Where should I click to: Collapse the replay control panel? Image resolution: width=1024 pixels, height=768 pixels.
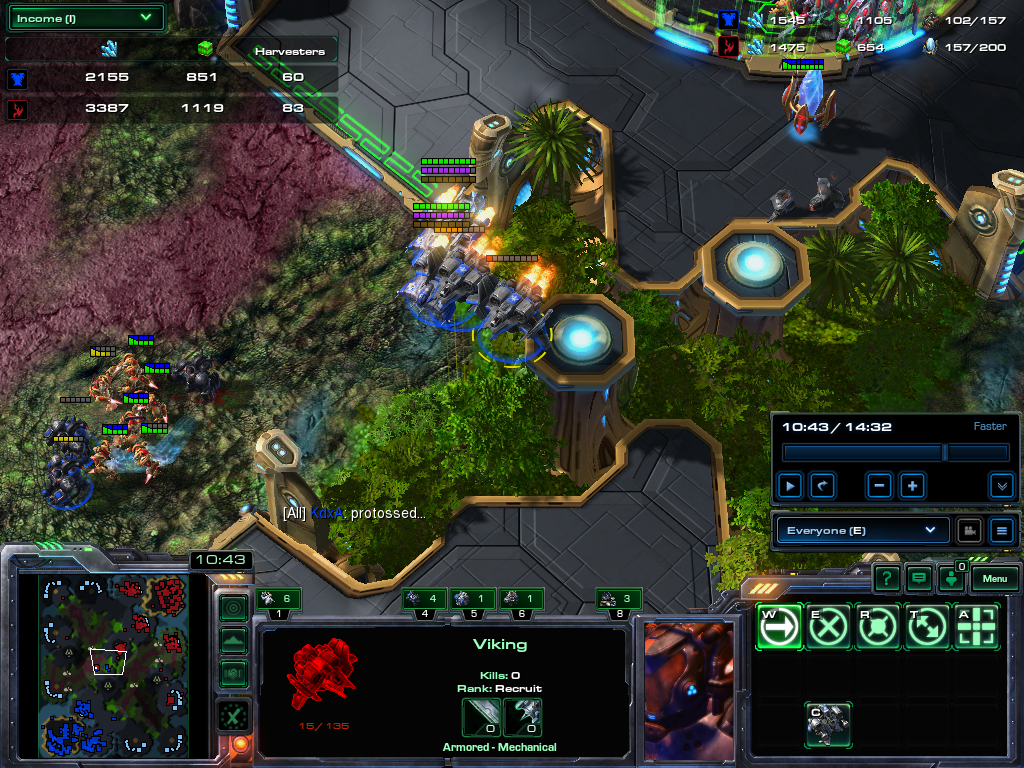[1001, 486]
